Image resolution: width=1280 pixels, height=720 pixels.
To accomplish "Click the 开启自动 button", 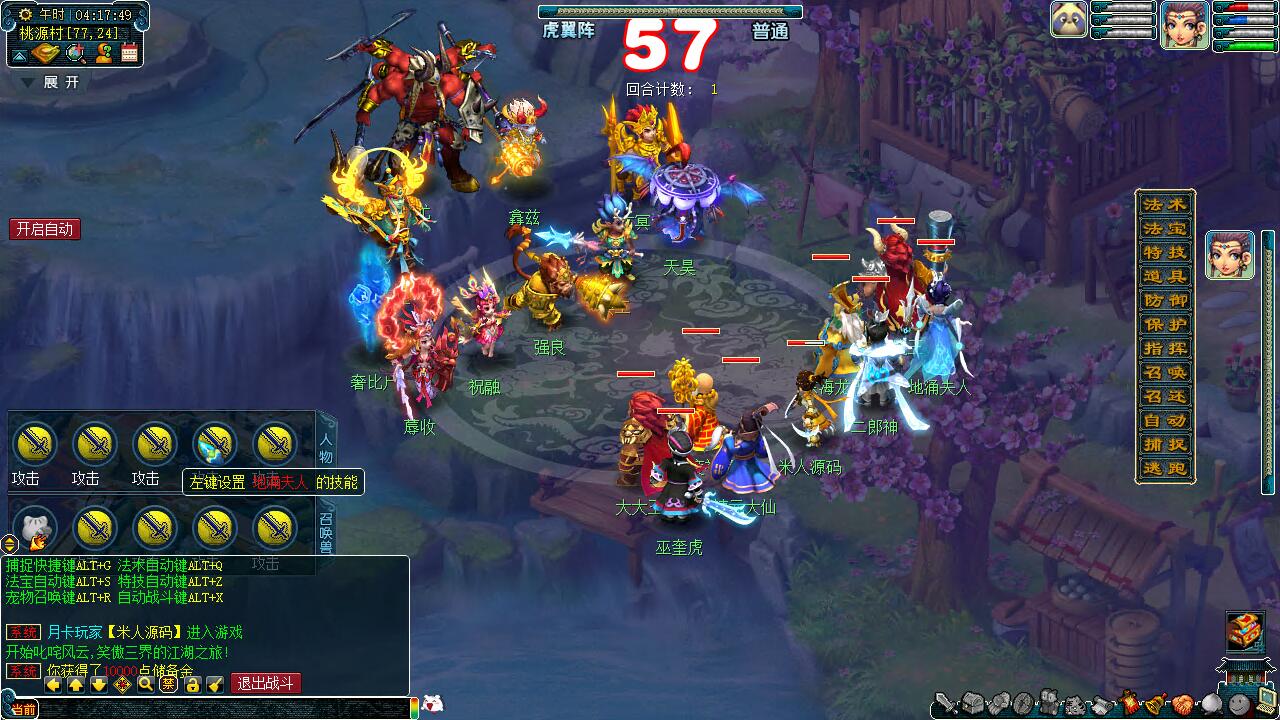I will tap(45, 229).
